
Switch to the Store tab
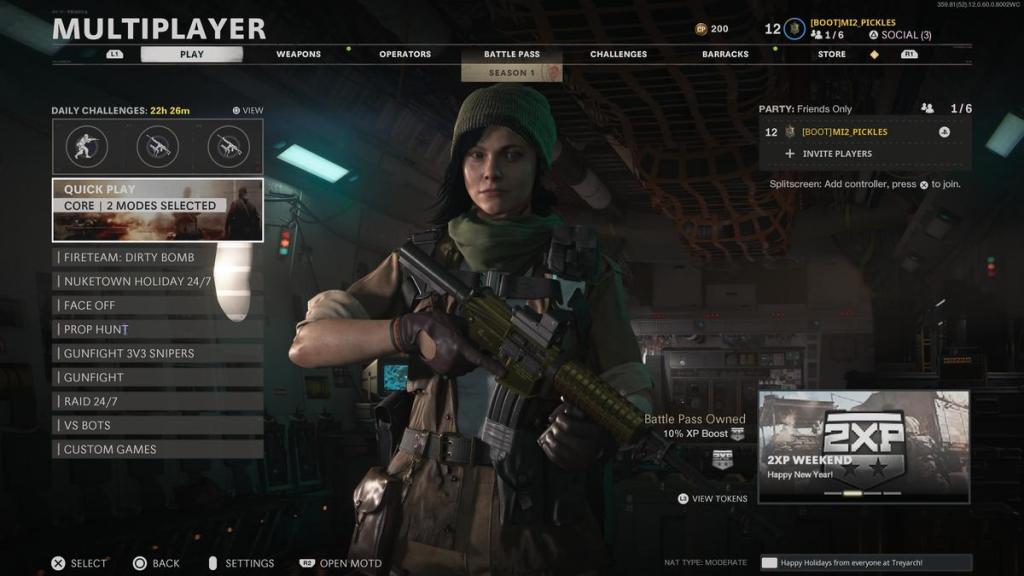pos(831,54)
